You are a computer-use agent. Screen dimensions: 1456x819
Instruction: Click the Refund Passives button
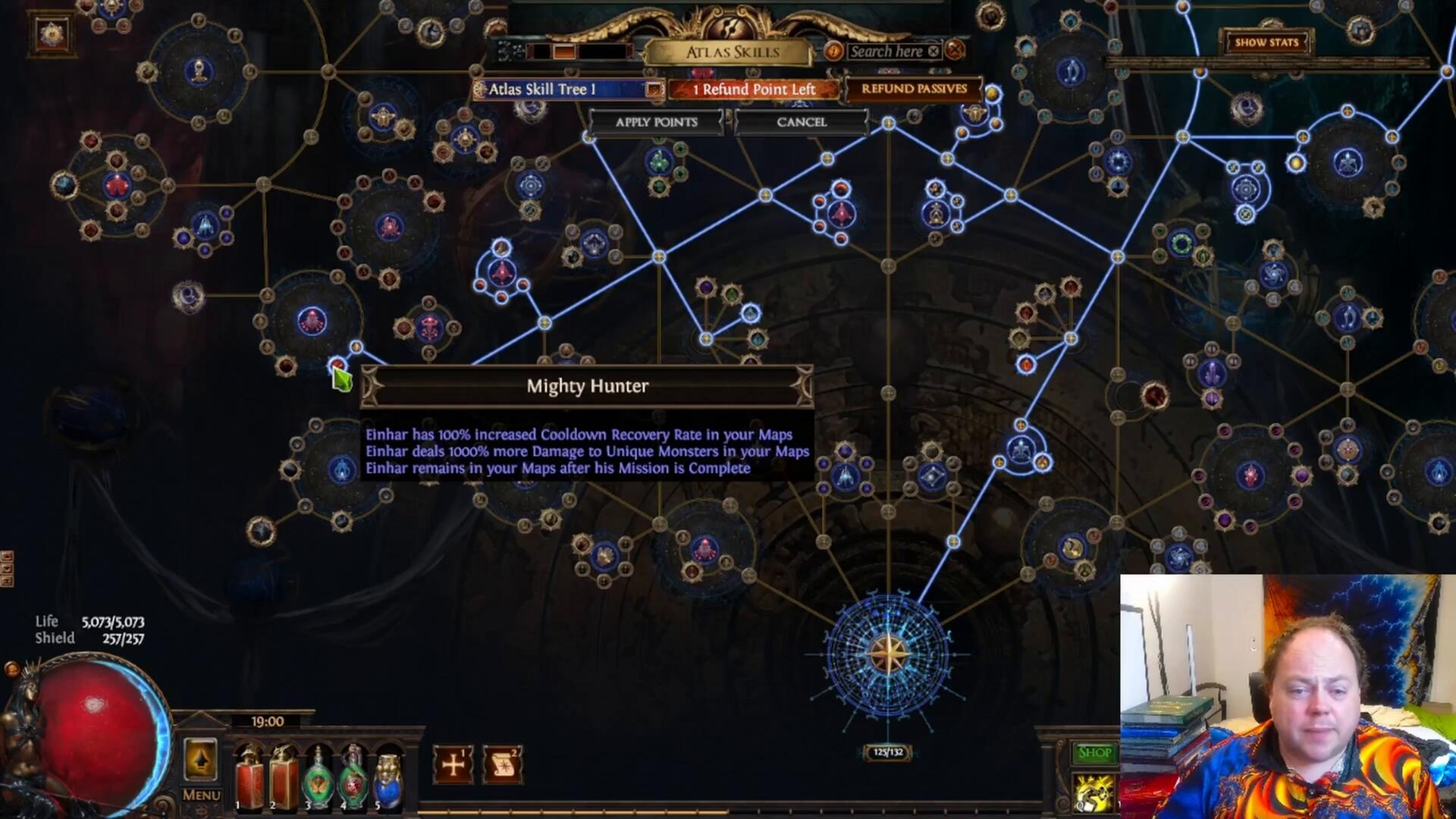(914, 89)
